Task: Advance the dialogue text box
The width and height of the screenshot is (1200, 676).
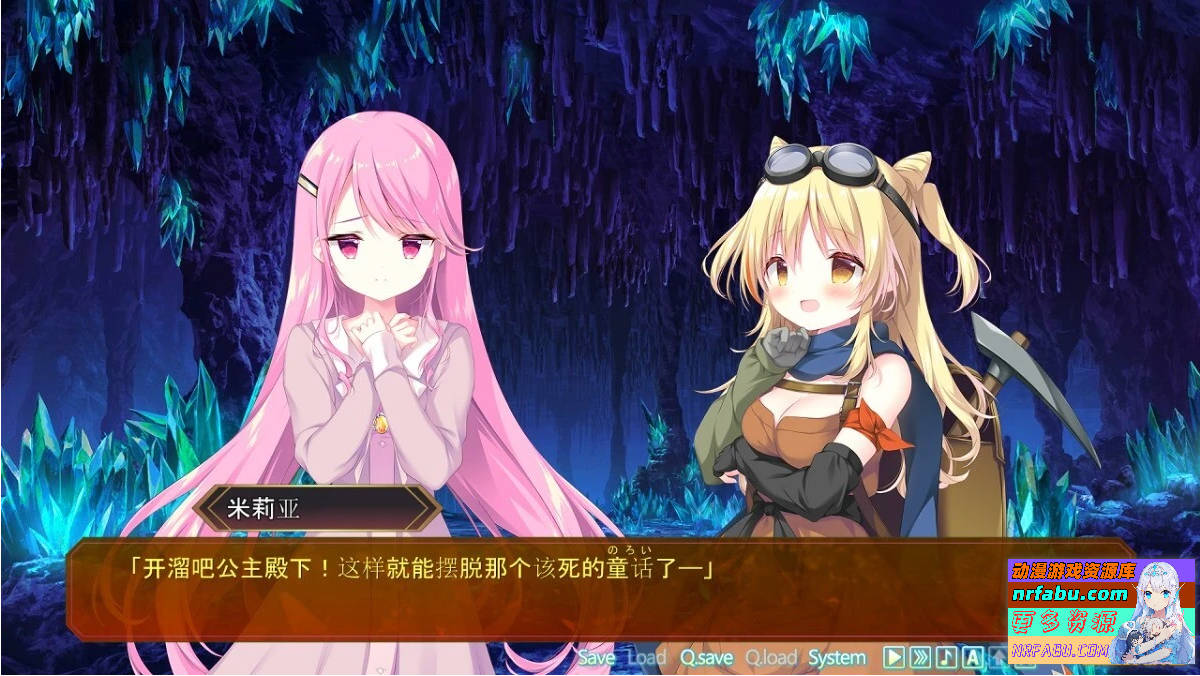Action: pyautogui.click(x=500, y=590)
